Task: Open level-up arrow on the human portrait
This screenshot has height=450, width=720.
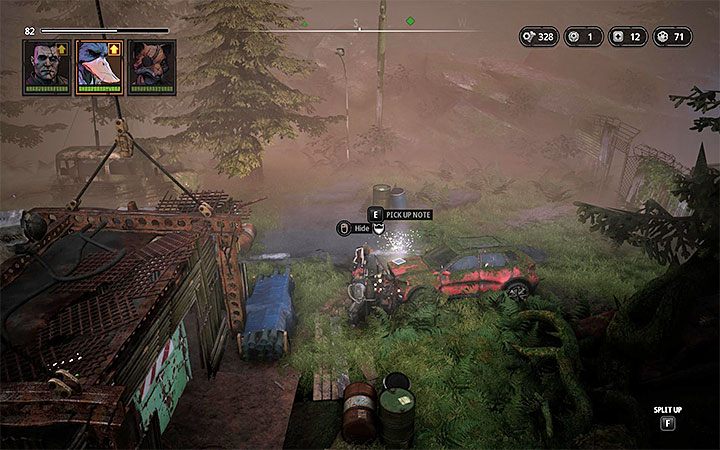Action: 64,48
